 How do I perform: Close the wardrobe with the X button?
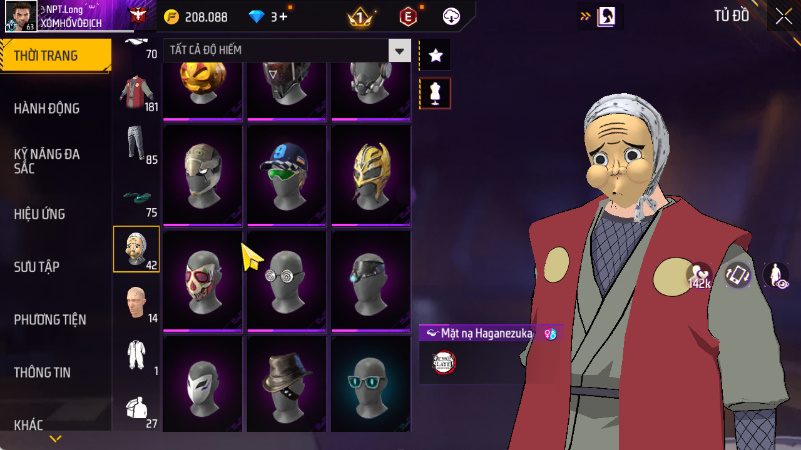(x=783, y=16)
